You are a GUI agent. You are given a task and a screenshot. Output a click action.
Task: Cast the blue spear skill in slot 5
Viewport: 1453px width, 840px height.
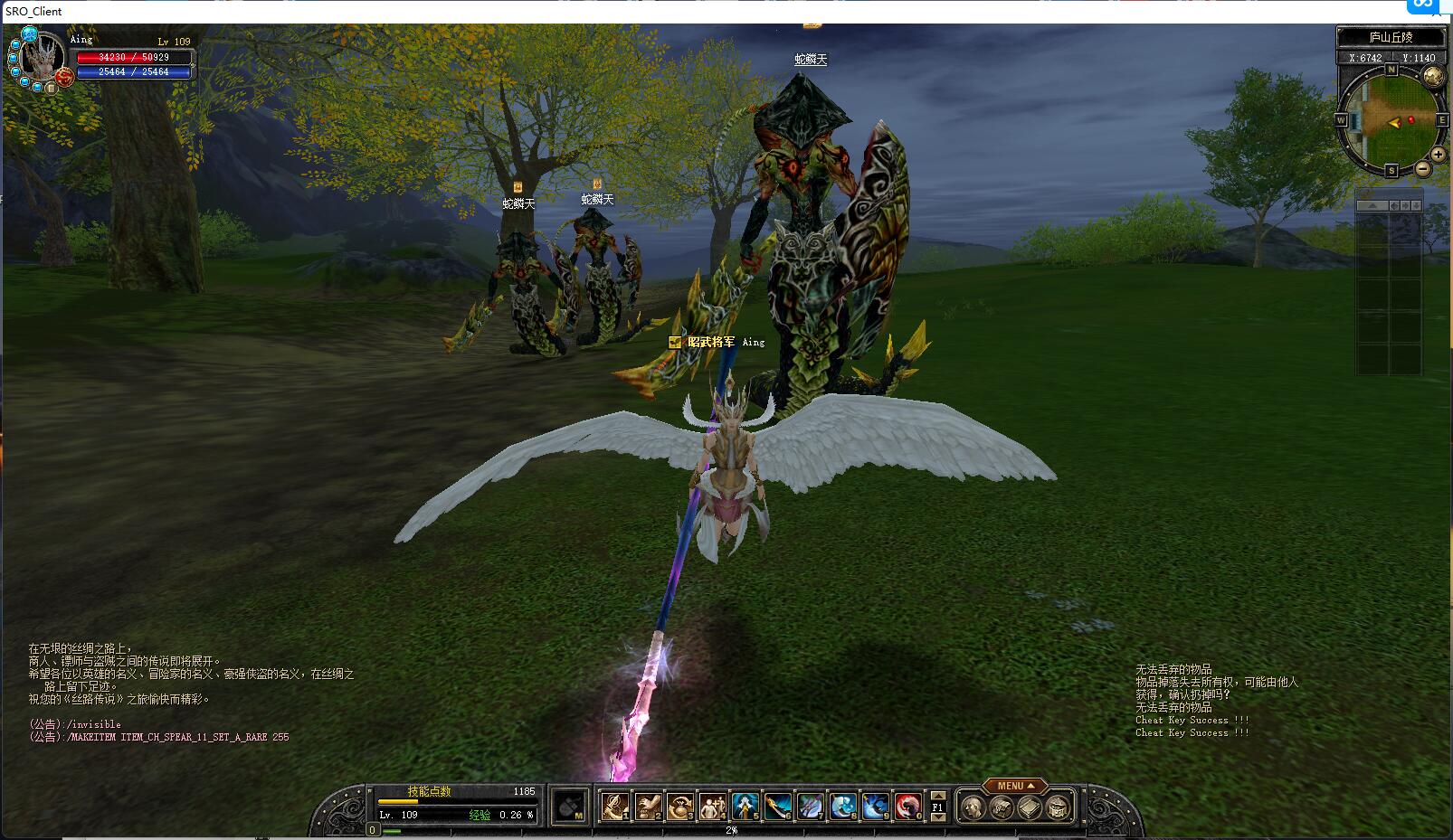745,806
